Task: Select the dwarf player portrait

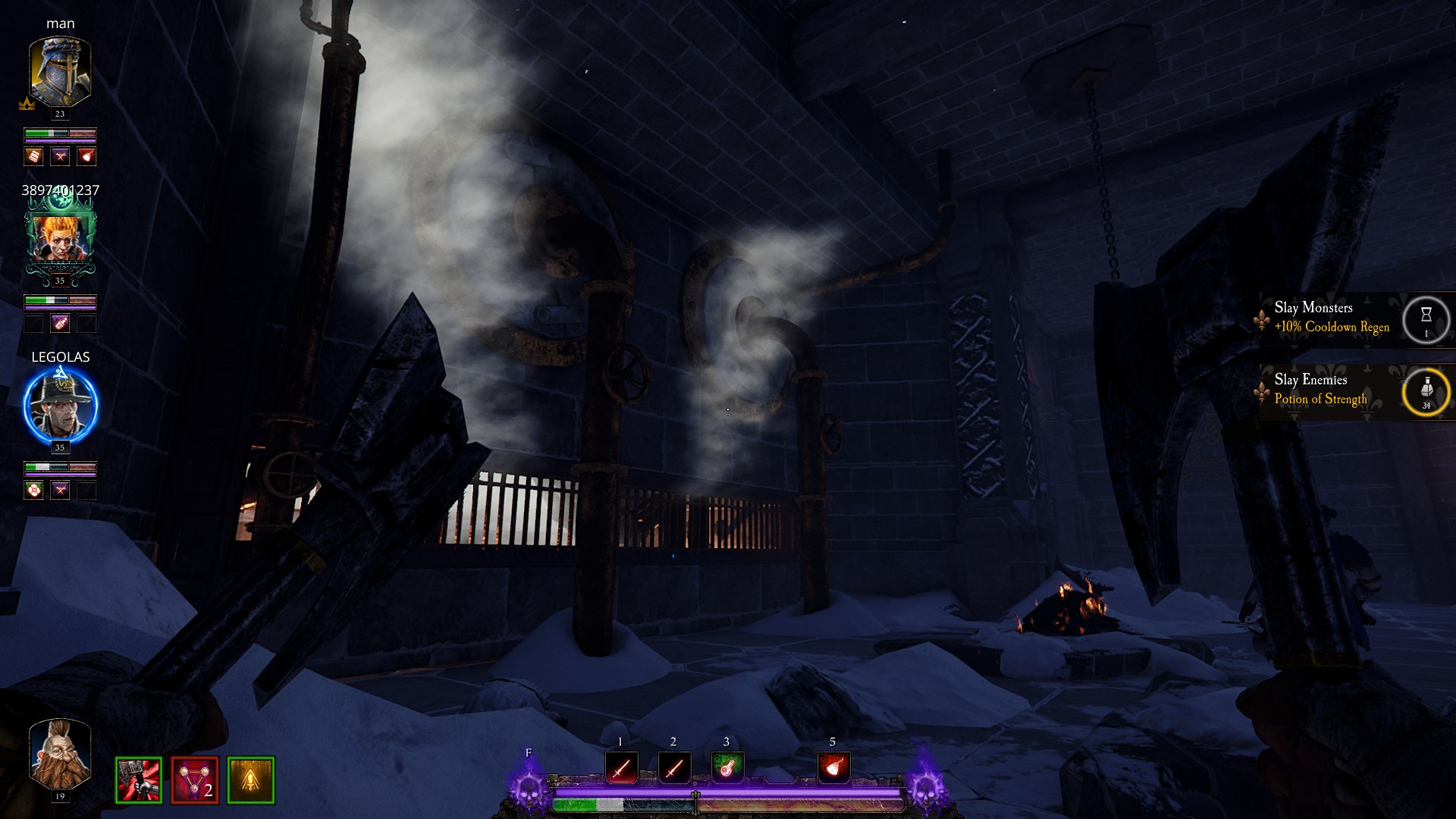Action: [60, 755]
